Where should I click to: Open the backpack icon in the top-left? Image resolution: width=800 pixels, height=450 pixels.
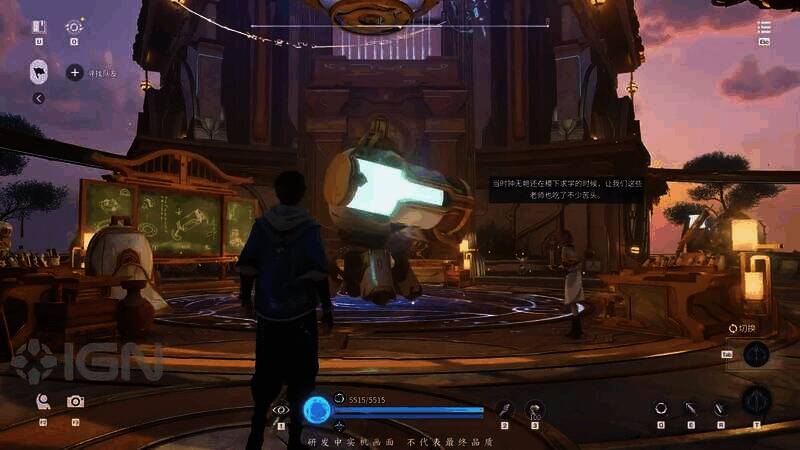click(38, 28)
